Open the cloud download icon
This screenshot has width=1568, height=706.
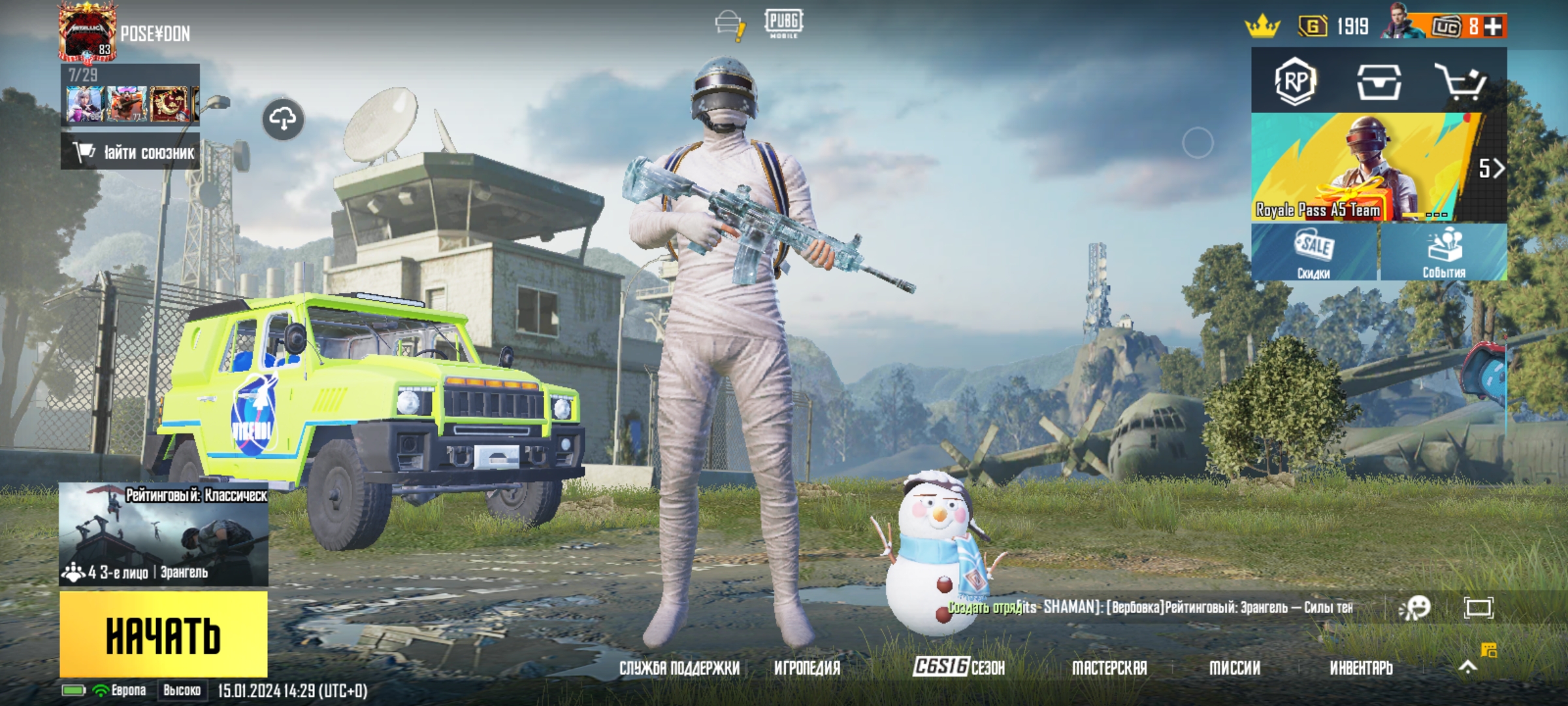point(283,120)
